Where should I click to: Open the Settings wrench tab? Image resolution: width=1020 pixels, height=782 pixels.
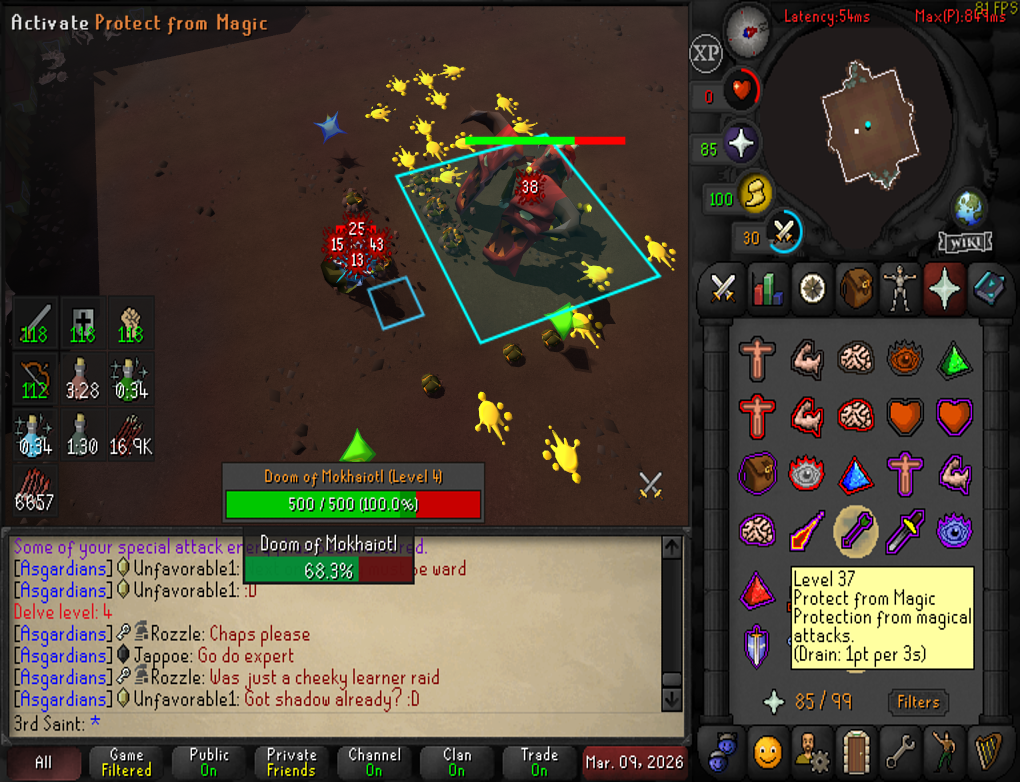[x=901, y=748]
